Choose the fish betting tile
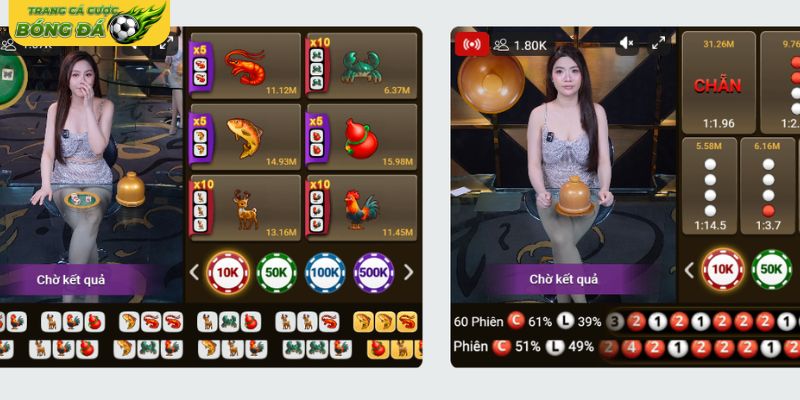The height and width of the screenshot is (400, 800). coord(246,137)
